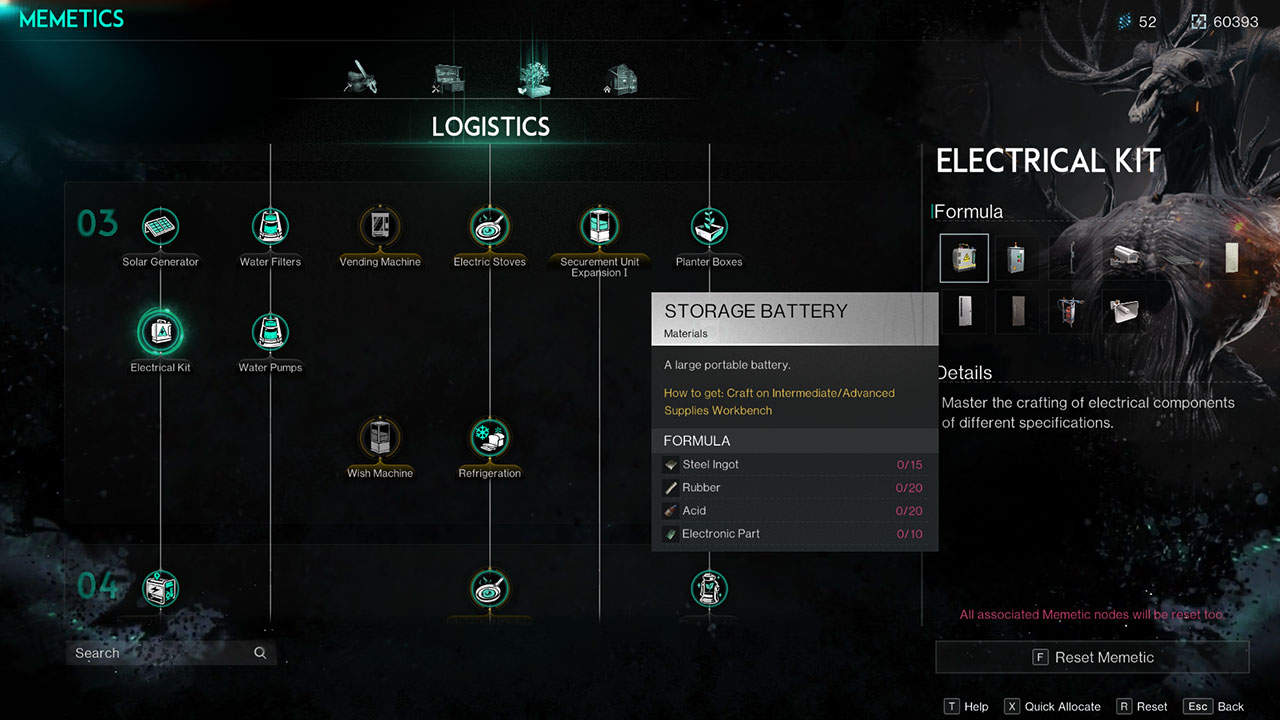This screenshot has width=1280, height=720.
Task: Switch to the workbench category tab
Action: click(448, 78)
